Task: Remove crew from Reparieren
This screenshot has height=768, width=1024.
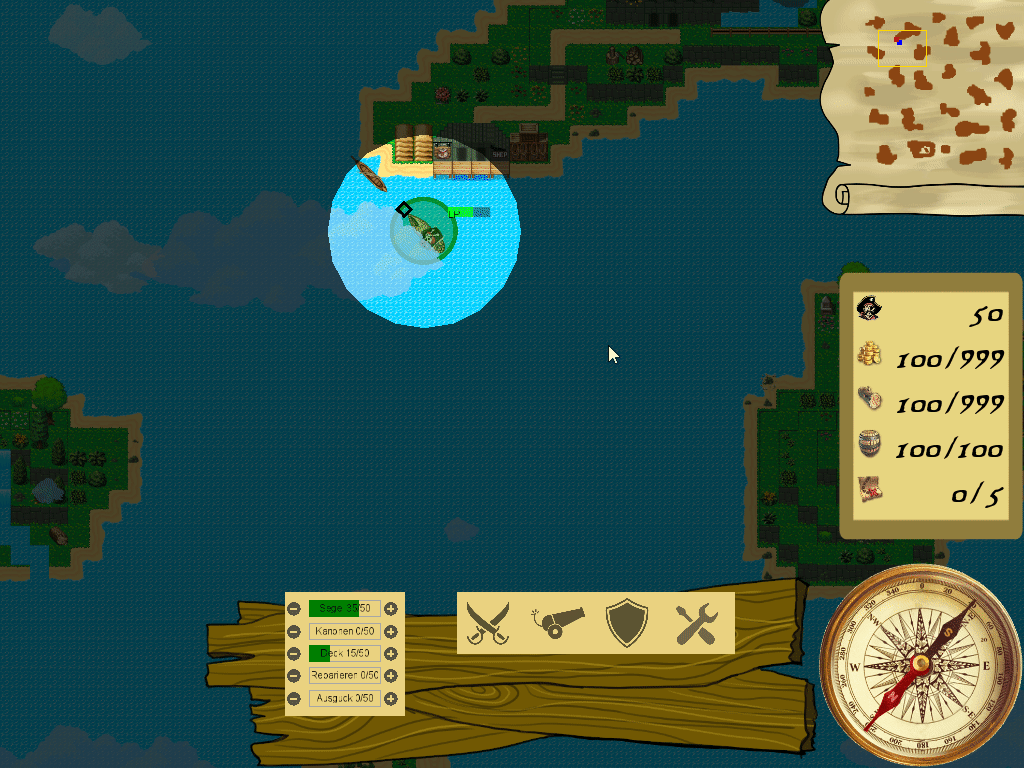Action: (294, 676)
